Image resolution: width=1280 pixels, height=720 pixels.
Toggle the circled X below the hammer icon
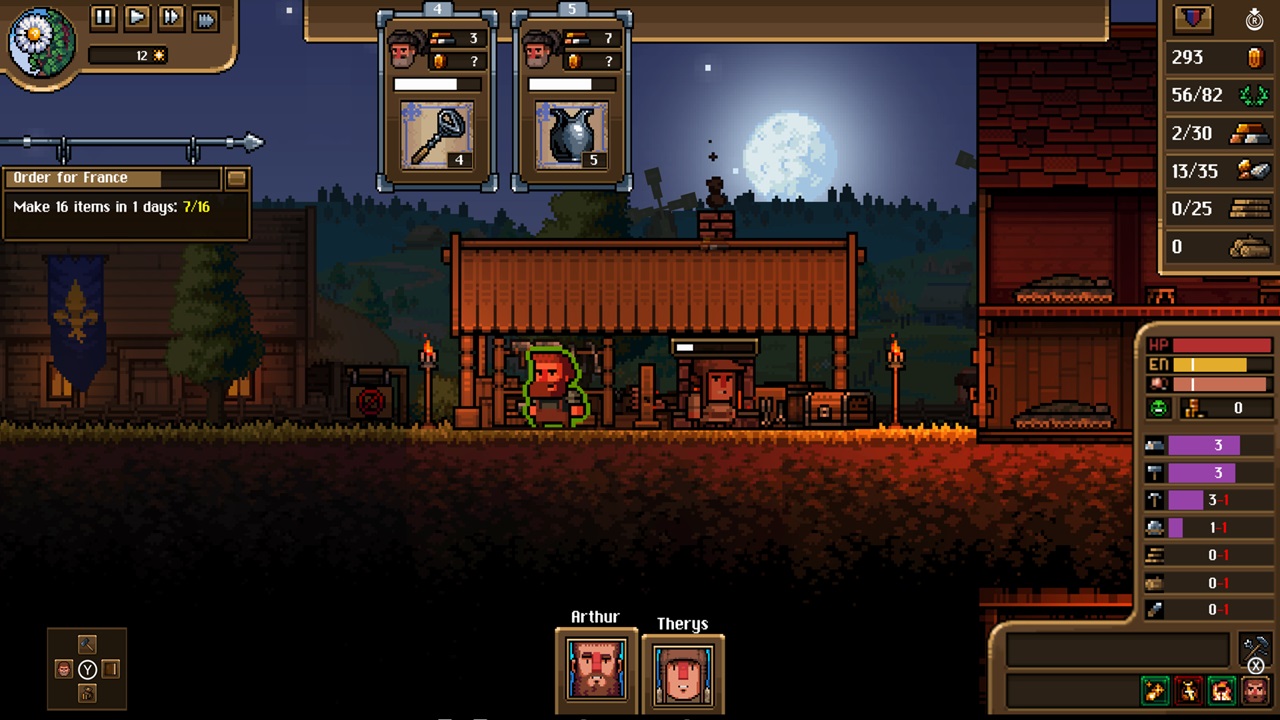[x=1256, y=666]
